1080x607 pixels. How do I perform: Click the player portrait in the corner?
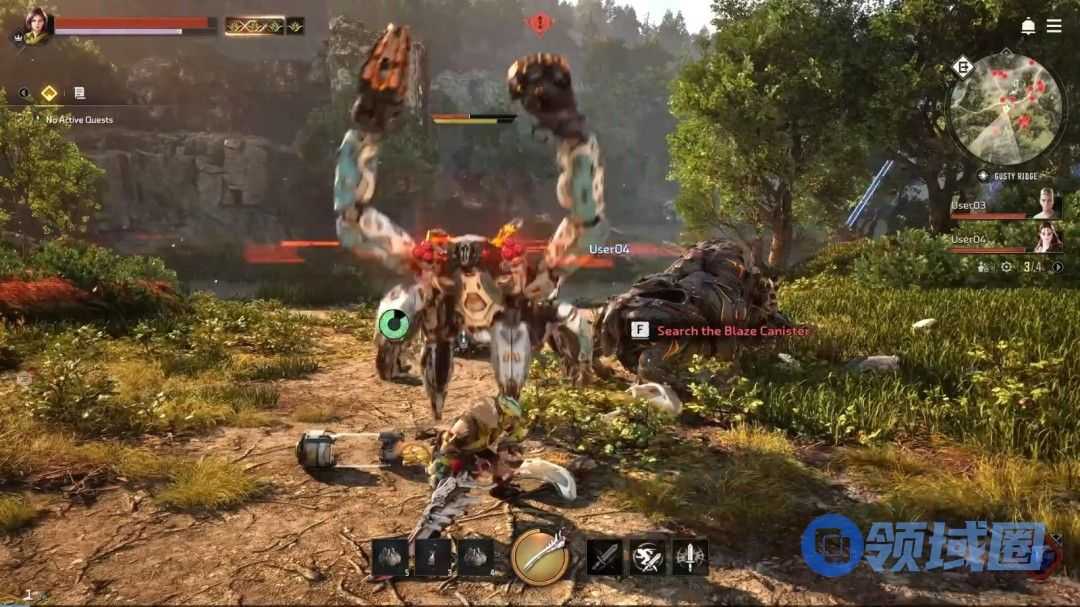(x=37, y=24)
